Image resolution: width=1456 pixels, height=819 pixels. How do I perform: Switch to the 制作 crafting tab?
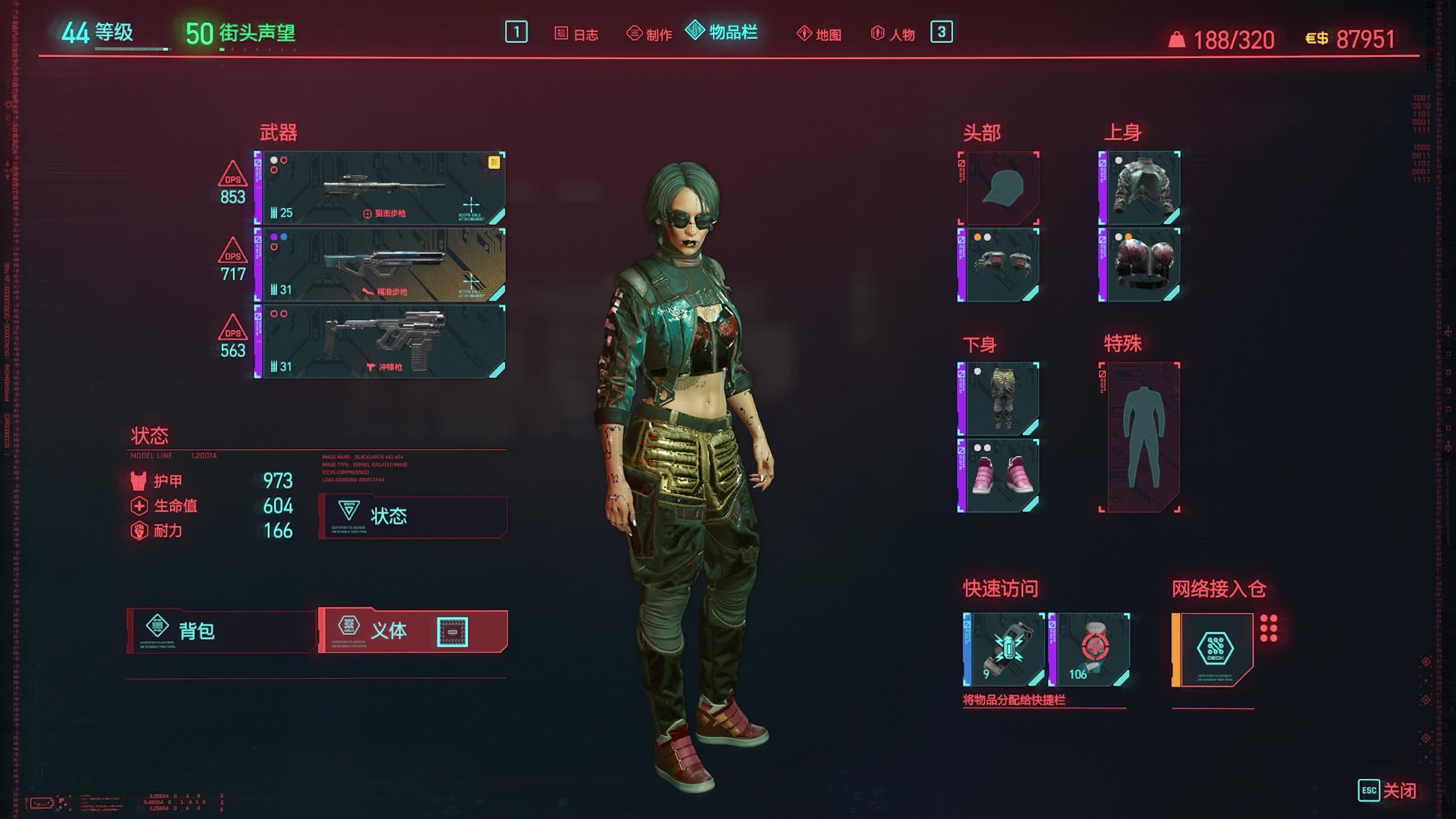(649, 34)
